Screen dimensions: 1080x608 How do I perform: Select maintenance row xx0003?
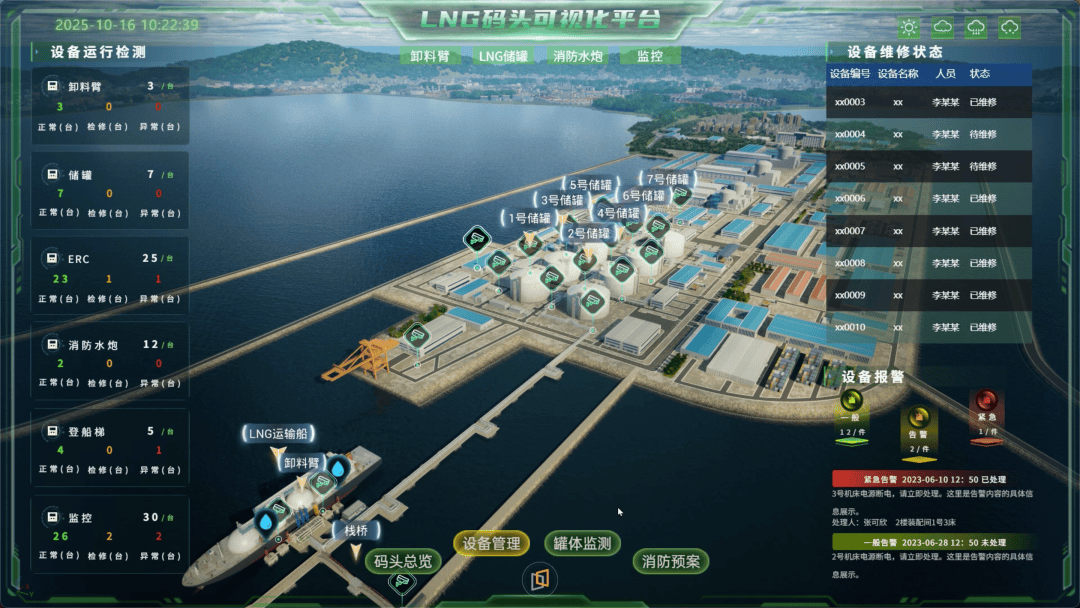click(x=928, y=102)
